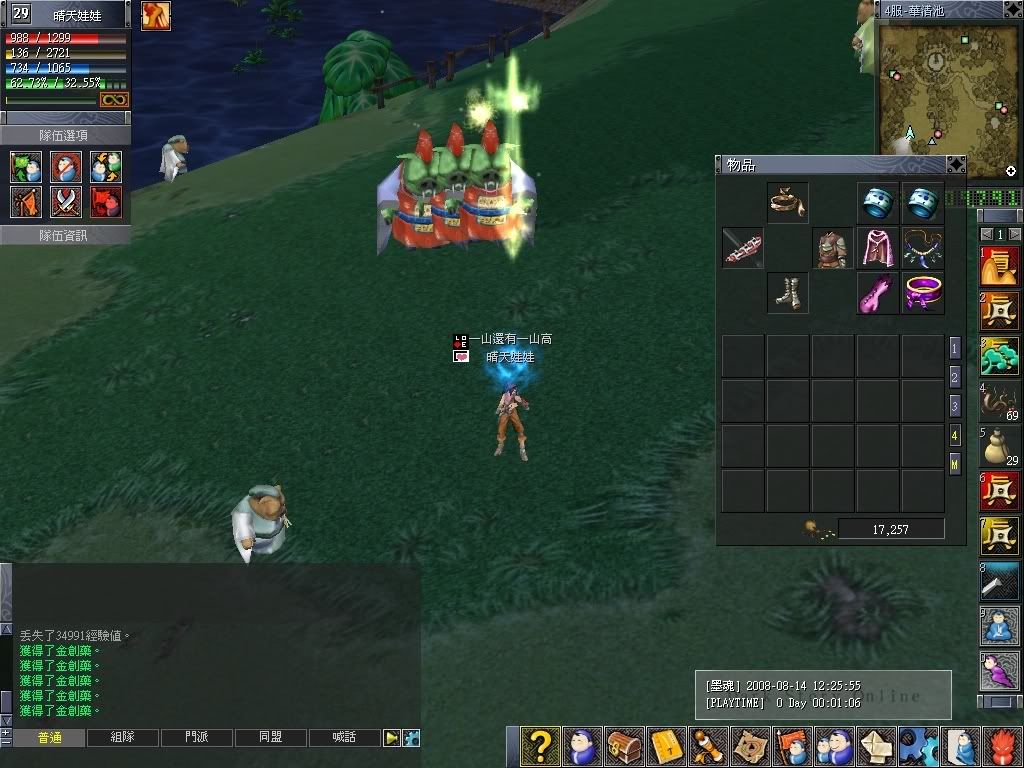This screenshot has width=1024, height=768.
Task: Open the 隊伍資訊 party info panel
Action: coord(64,235)
